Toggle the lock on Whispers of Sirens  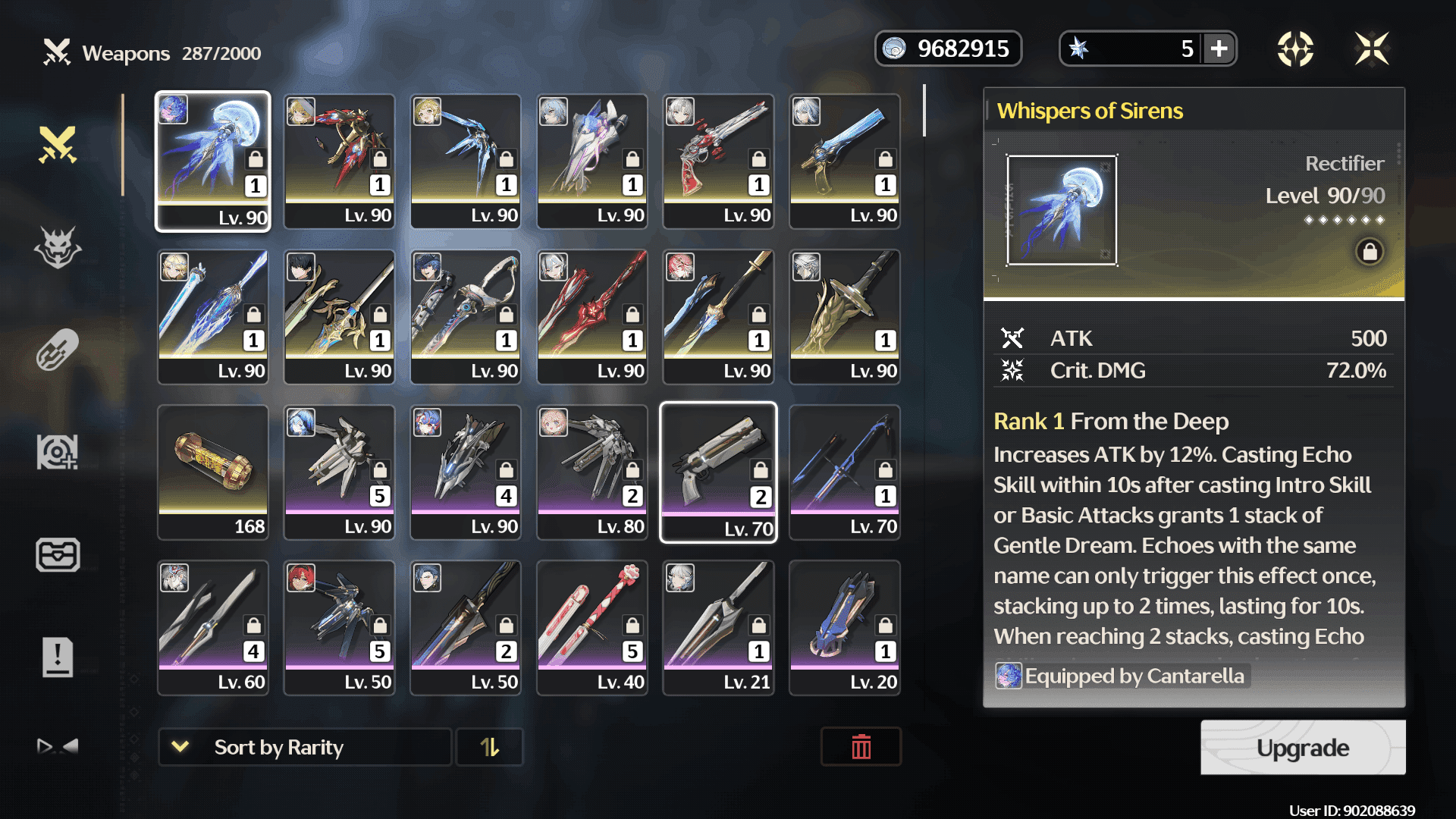pyautogui.click(x=1370, y=252)
